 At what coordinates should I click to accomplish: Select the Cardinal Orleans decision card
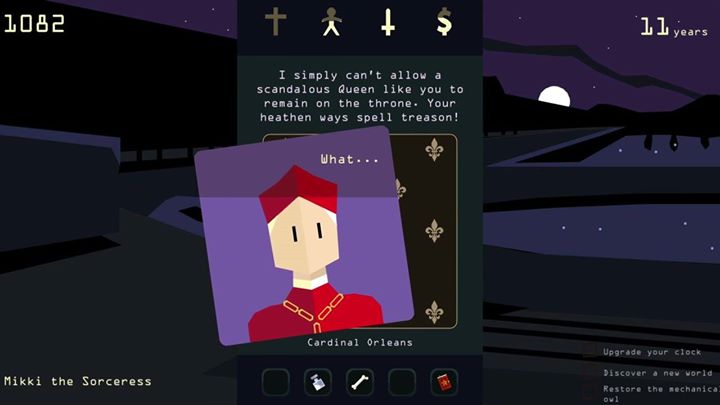click(x=304, y=240)
